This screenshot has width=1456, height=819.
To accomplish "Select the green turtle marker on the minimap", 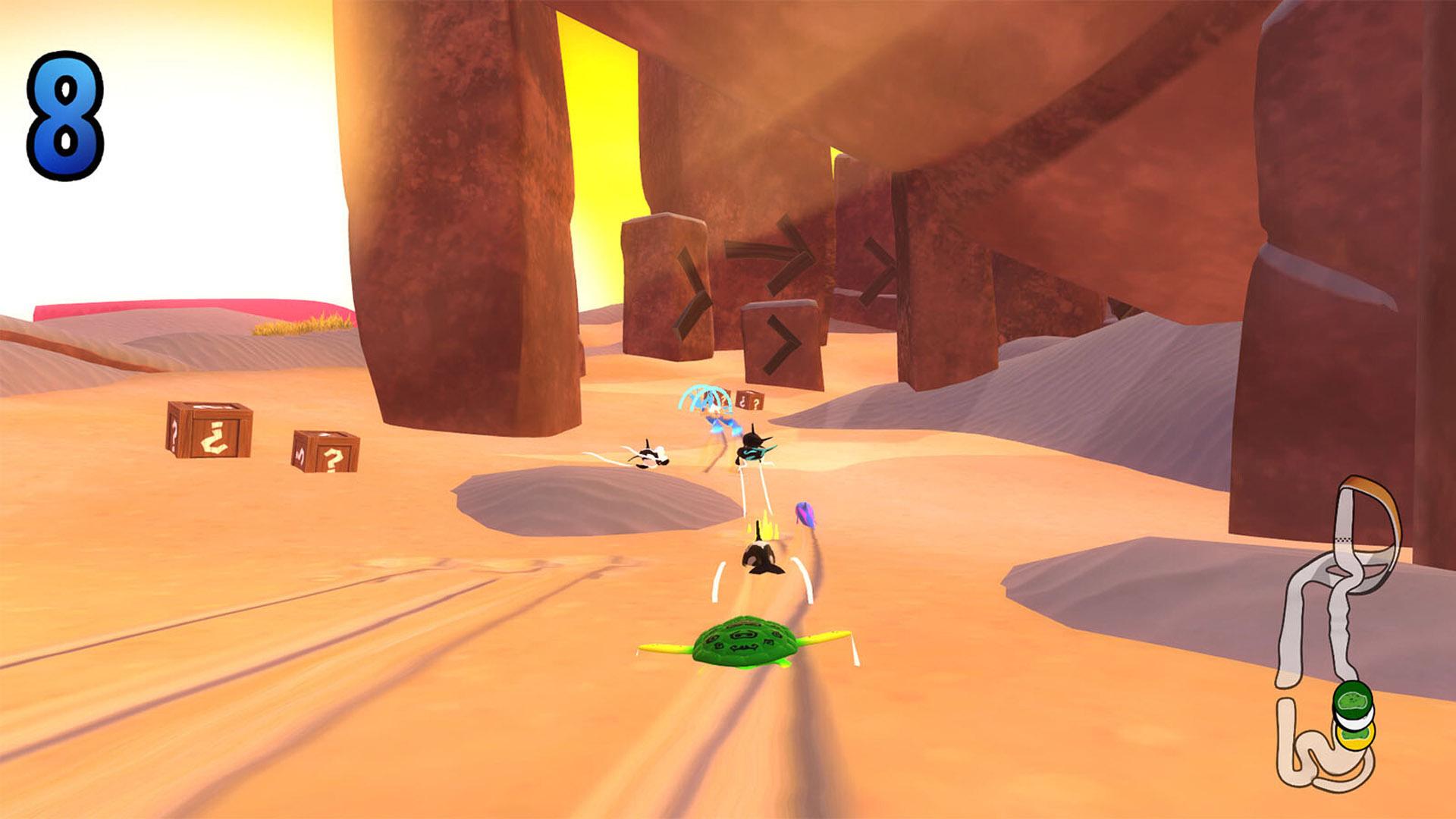I will pyautogui.click(x=1352, y=700).
